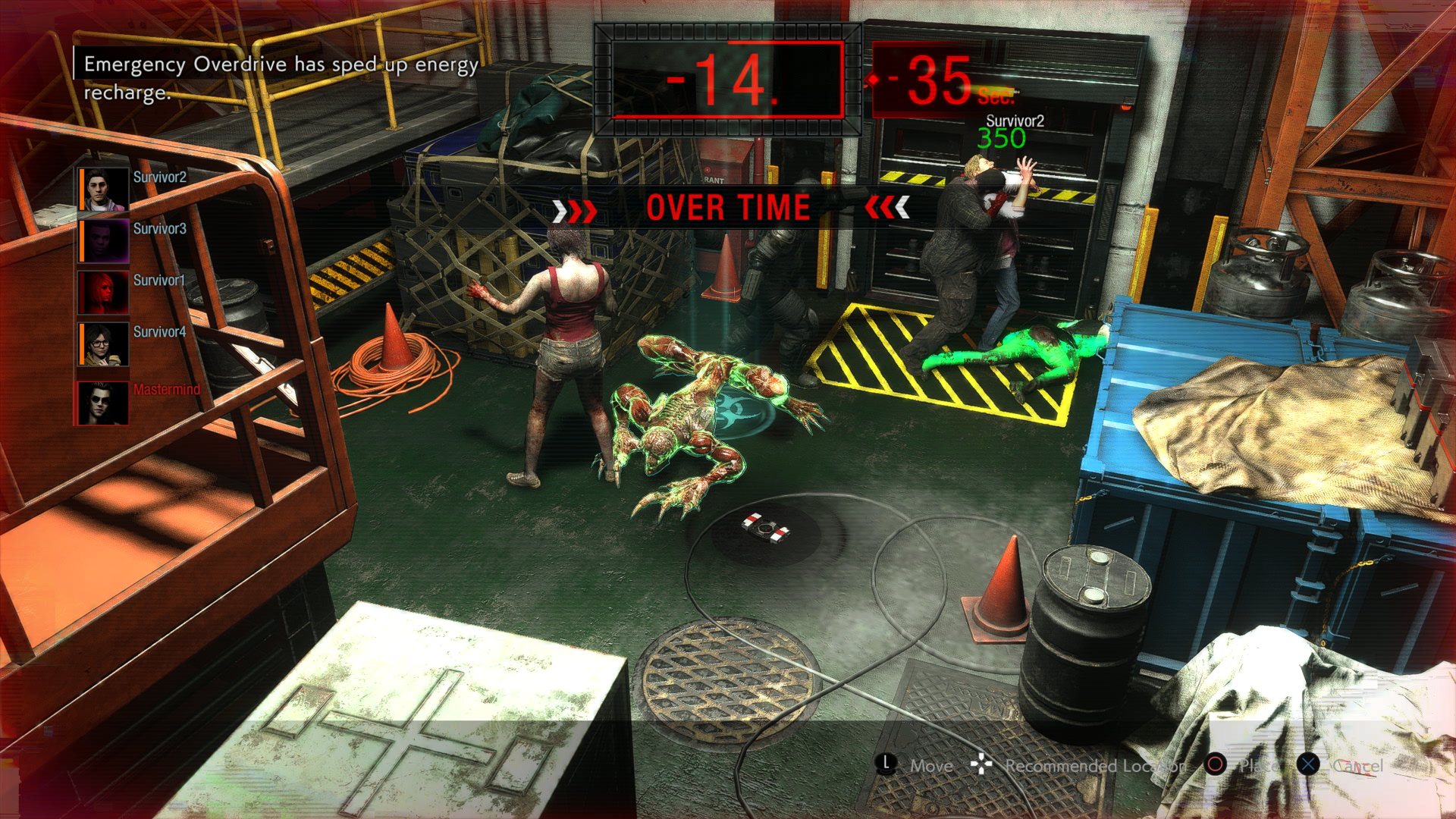
Task: Toggle the OVER TIME banner display
Action: (726, 206)
